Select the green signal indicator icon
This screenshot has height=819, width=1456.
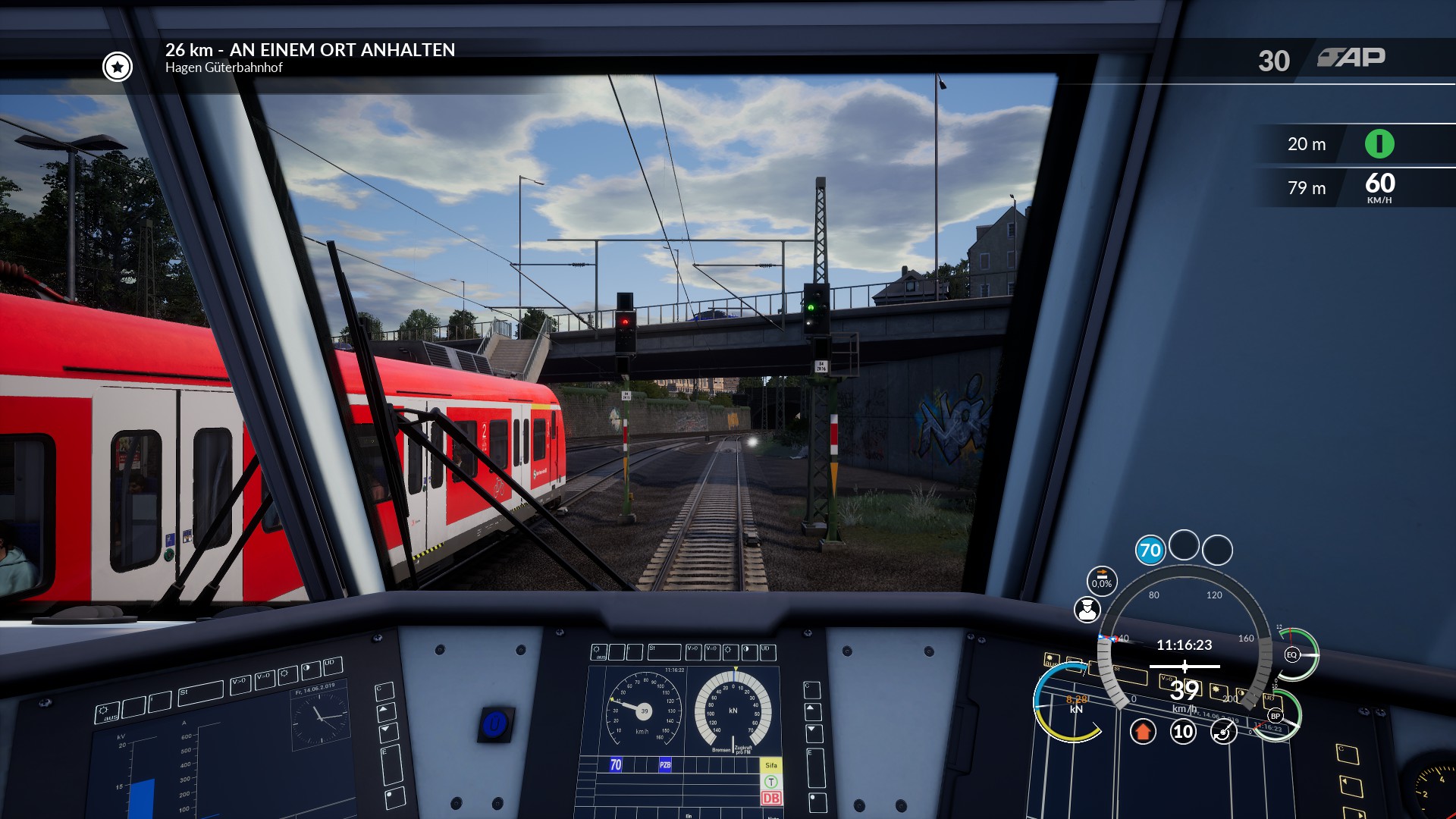coord(1379,144)
